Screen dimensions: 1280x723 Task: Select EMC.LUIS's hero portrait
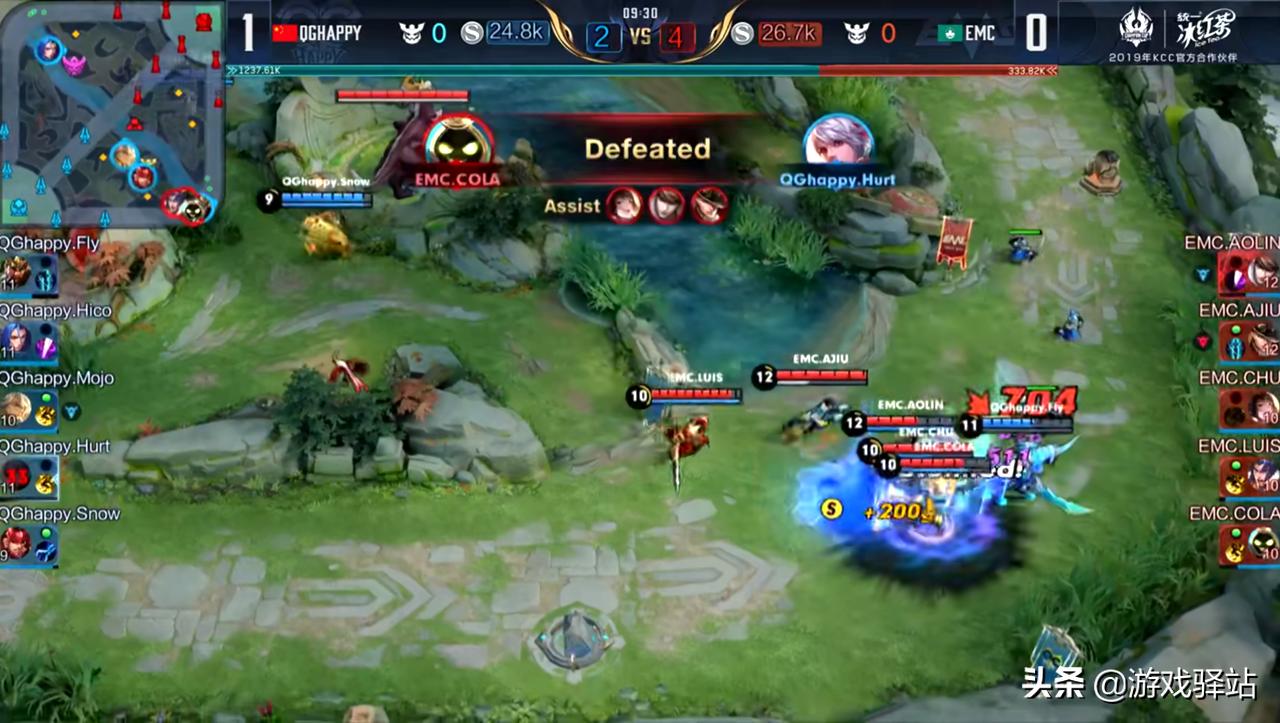tap(1262, 476)
